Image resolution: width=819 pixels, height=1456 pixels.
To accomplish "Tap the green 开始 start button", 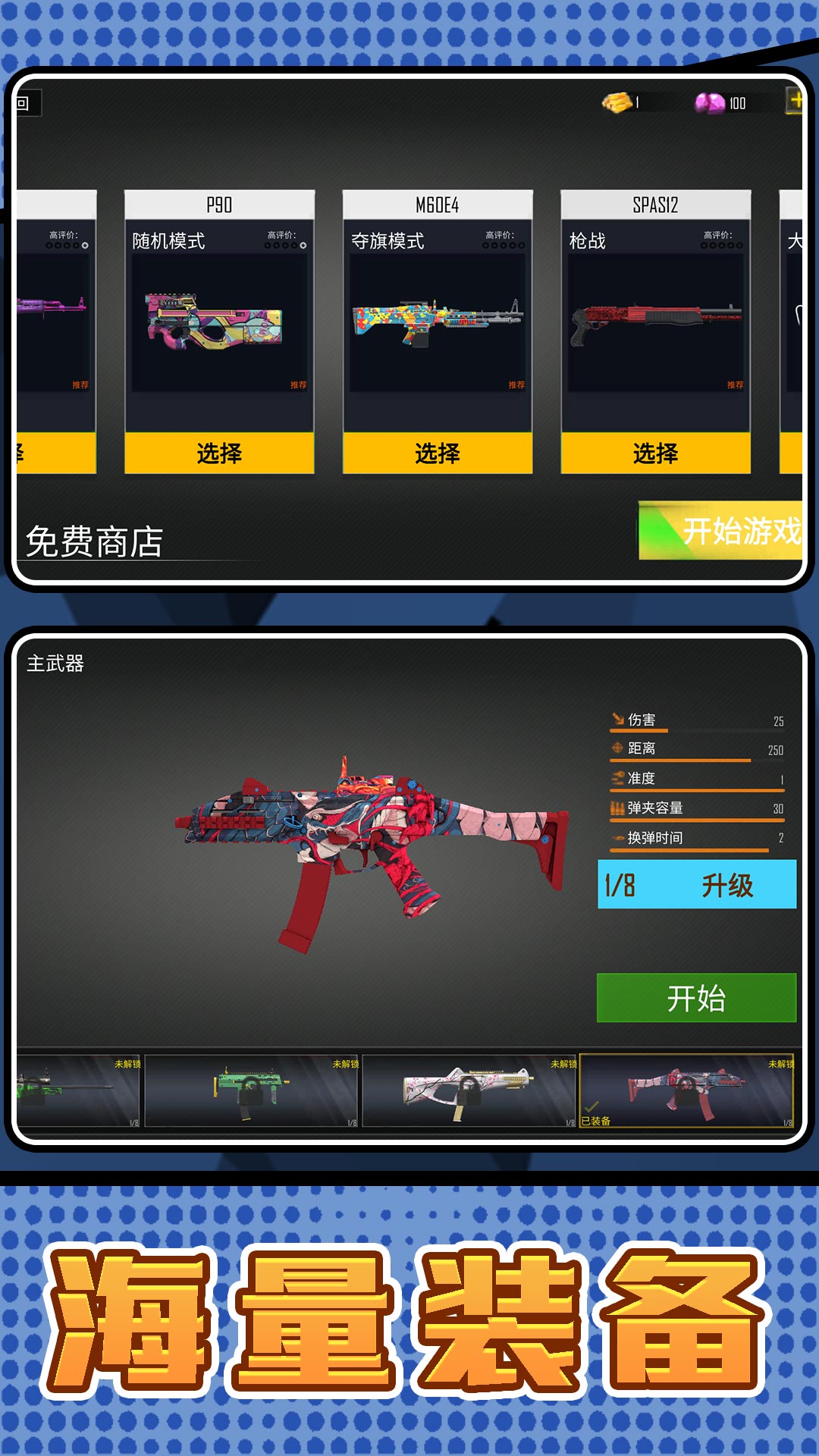I will tap(696, 998).
